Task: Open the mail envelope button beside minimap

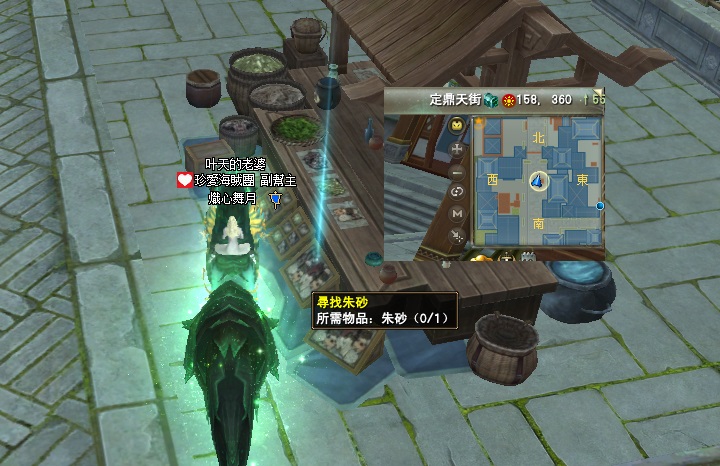Action: click(457, 125)
